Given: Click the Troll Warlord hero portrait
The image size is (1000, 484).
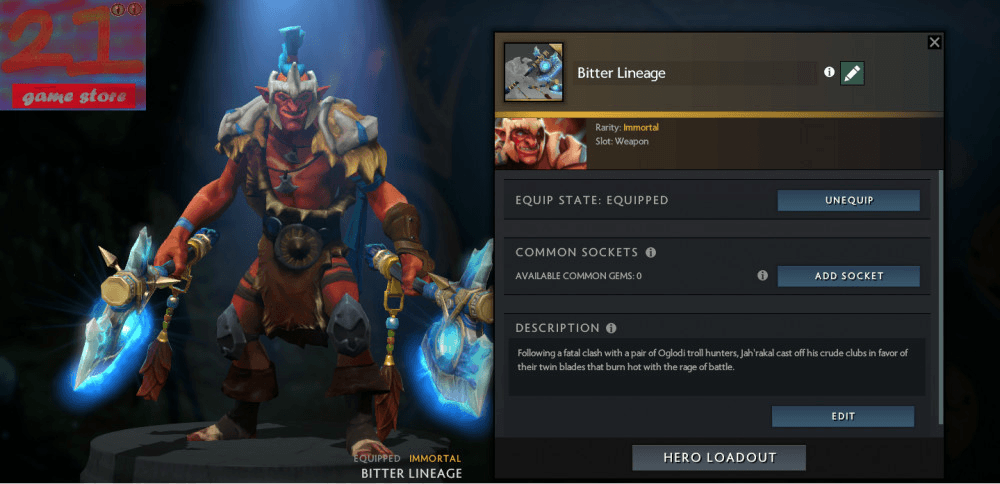Looking at the screenshot, I should [540, 143].
